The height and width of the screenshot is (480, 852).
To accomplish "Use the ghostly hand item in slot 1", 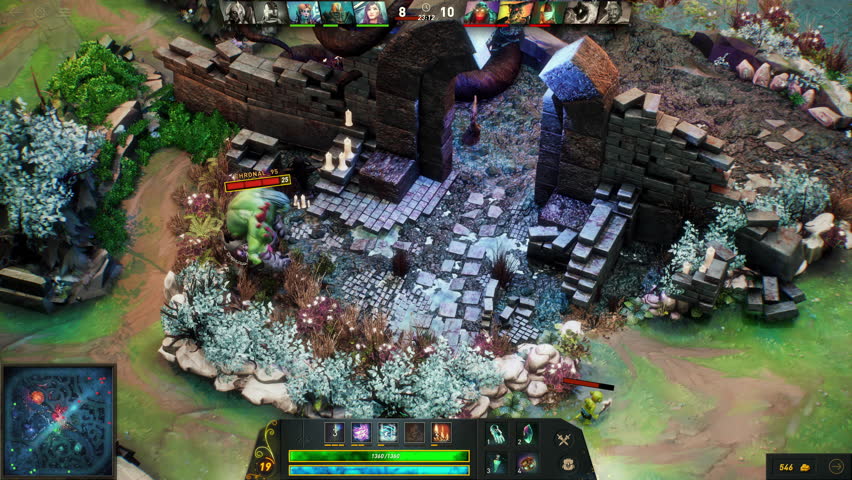I will pyautogui.click(x=499, y=435).
